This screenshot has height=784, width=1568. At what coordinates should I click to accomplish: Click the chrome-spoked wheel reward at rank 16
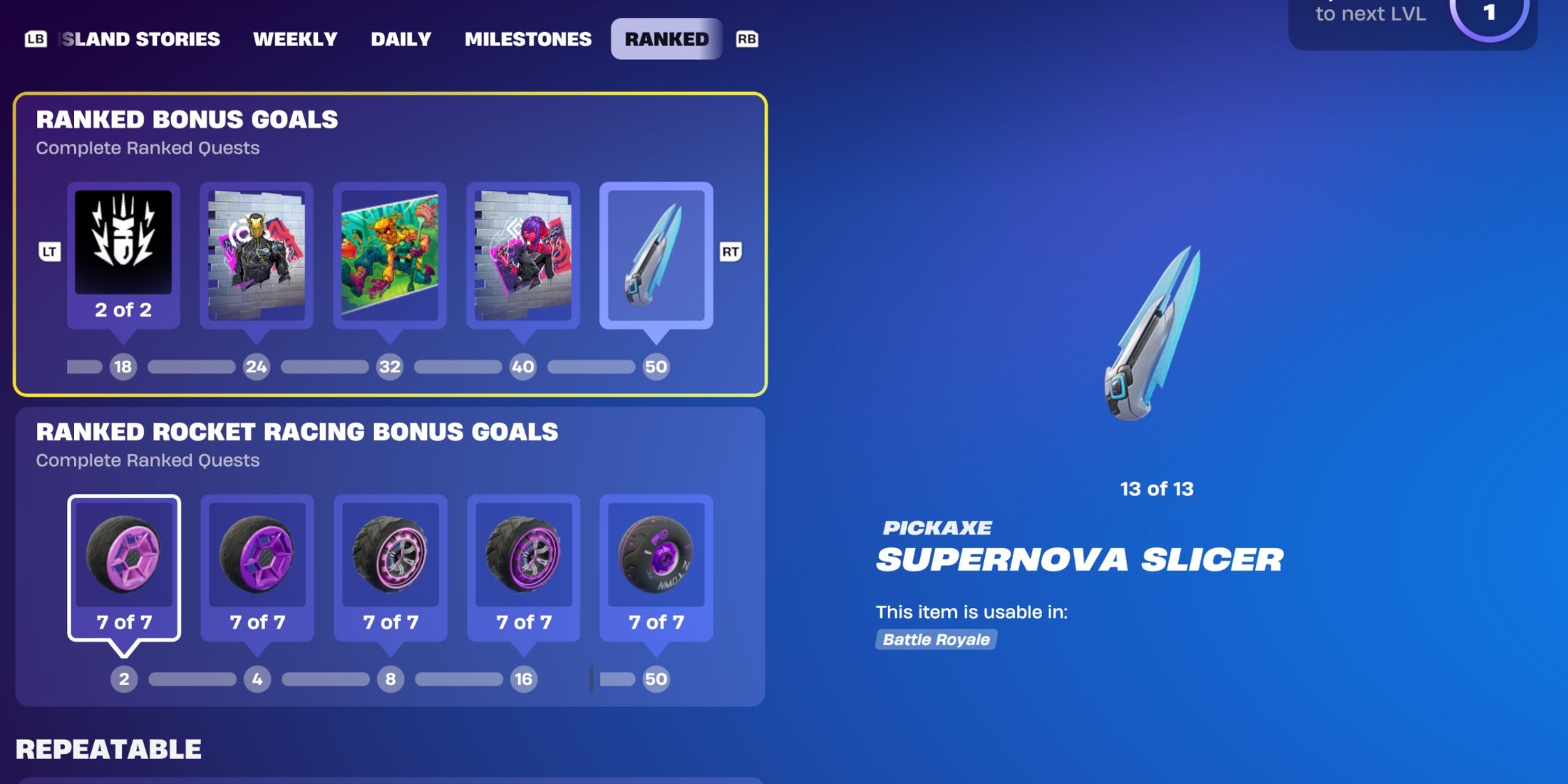coord(522,563)
